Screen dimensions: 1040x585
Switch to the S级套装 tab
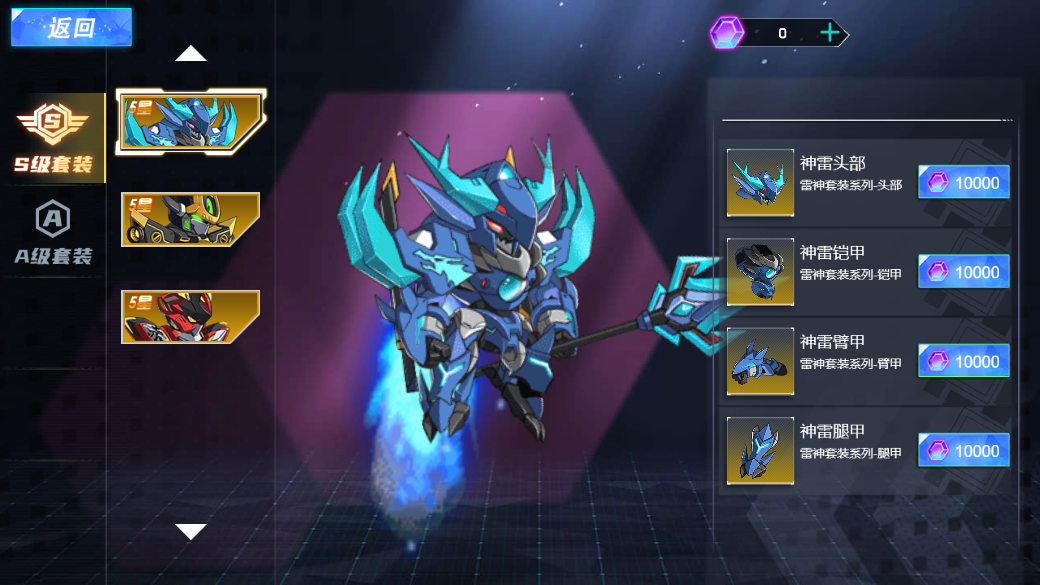[53, 138]
